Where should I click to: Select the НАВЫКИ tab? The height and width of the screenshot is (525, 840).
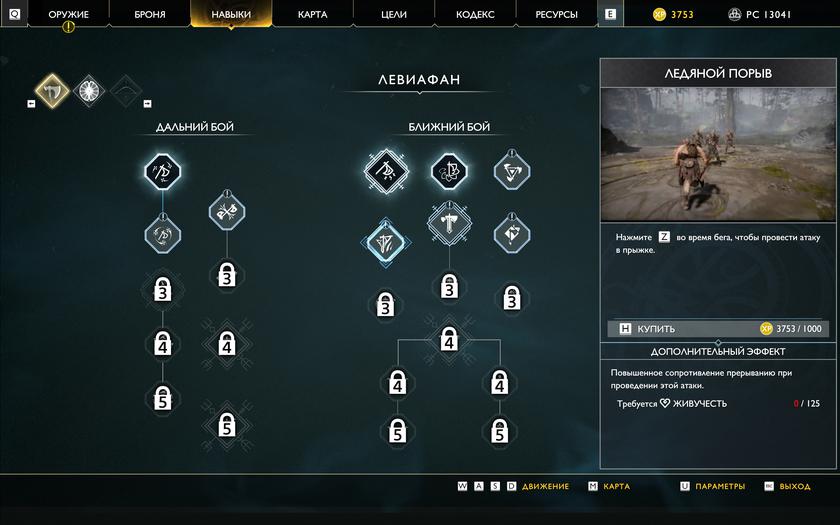[231, 15]
